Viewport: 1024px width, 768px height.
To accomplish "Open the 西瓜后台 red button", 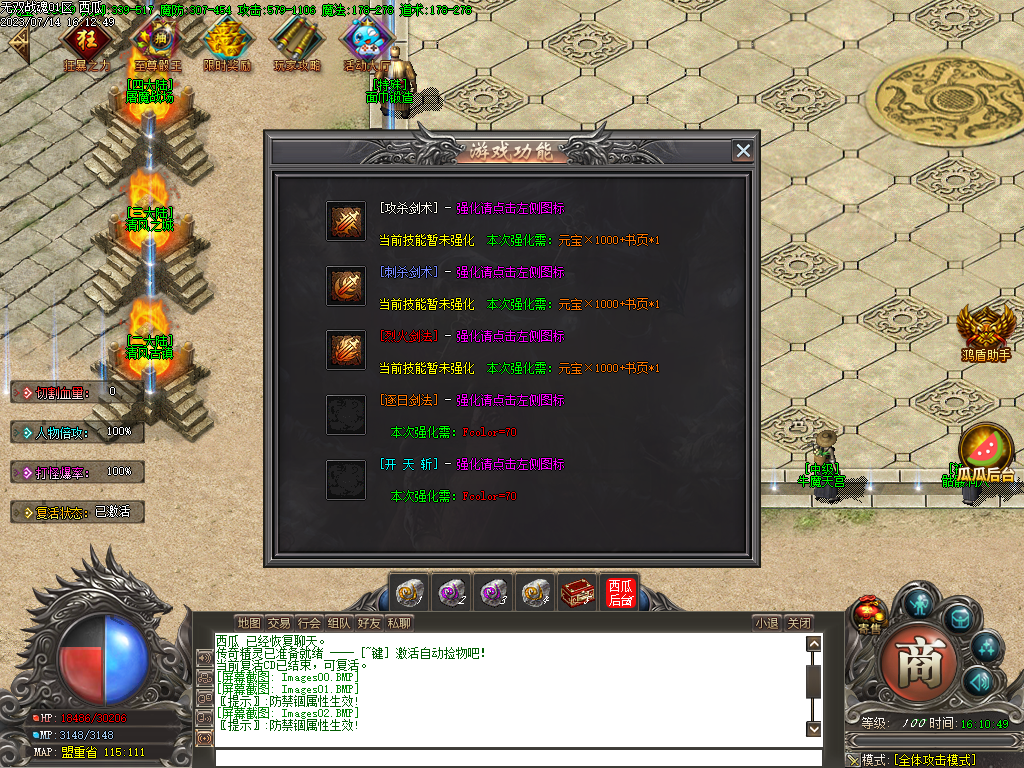I will click(620, 593).
